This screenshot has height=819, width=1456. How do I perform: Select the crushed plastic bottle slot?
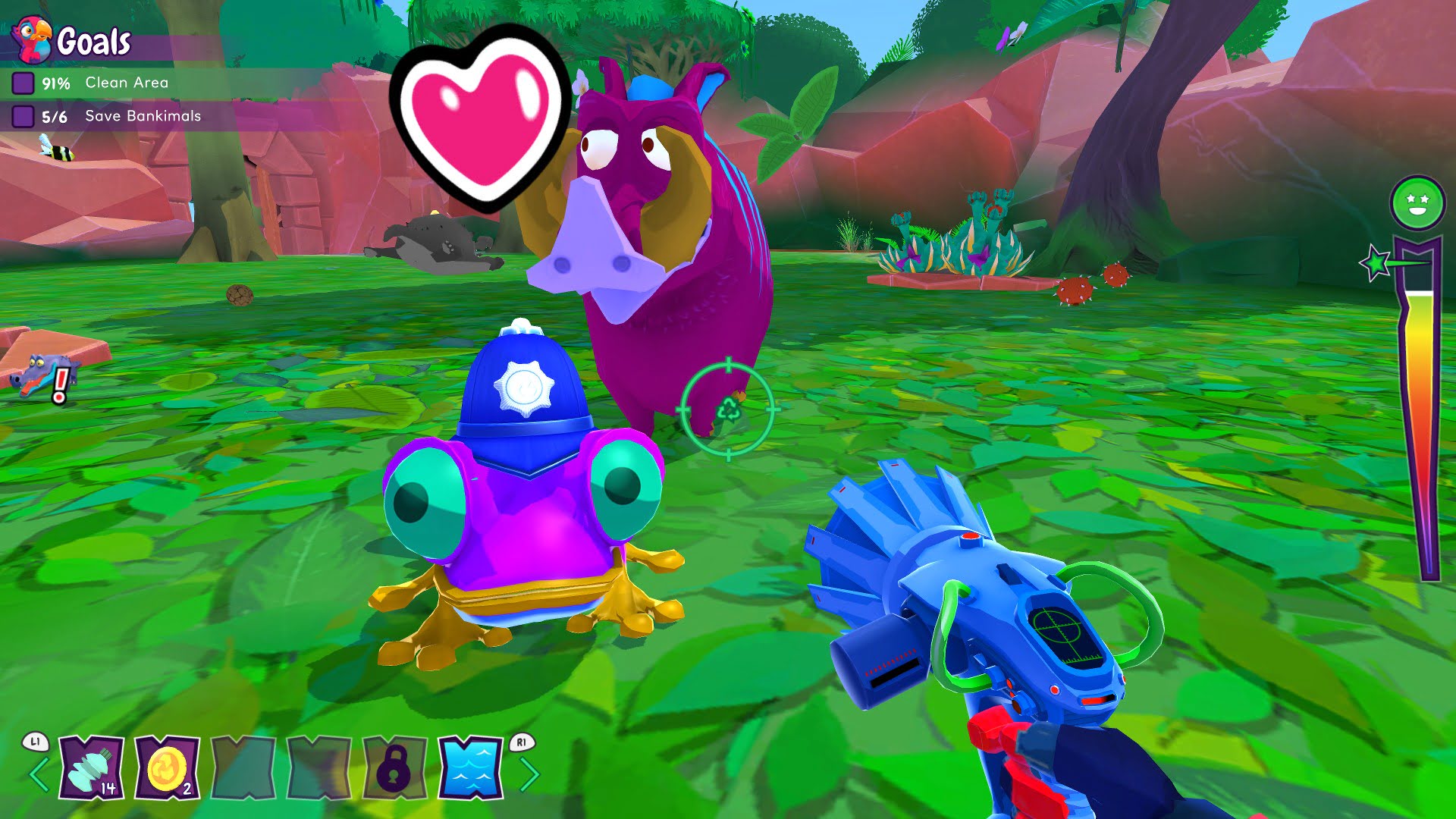[92, 767]
